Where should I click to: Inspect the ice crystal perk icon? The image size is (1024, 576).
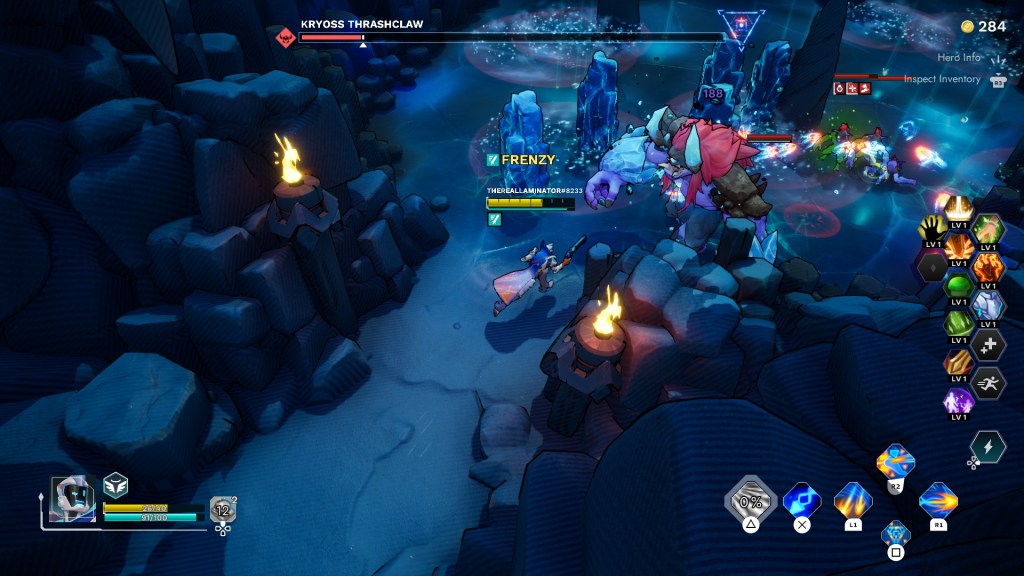pyautogui.click(x=988, y=305)
